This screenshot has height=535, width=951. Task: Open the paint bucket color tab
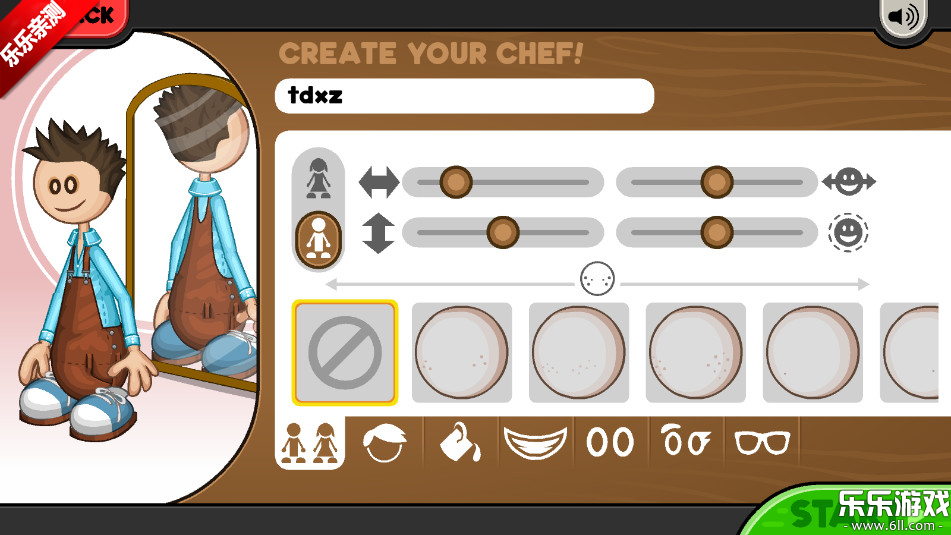coord(460,442)
